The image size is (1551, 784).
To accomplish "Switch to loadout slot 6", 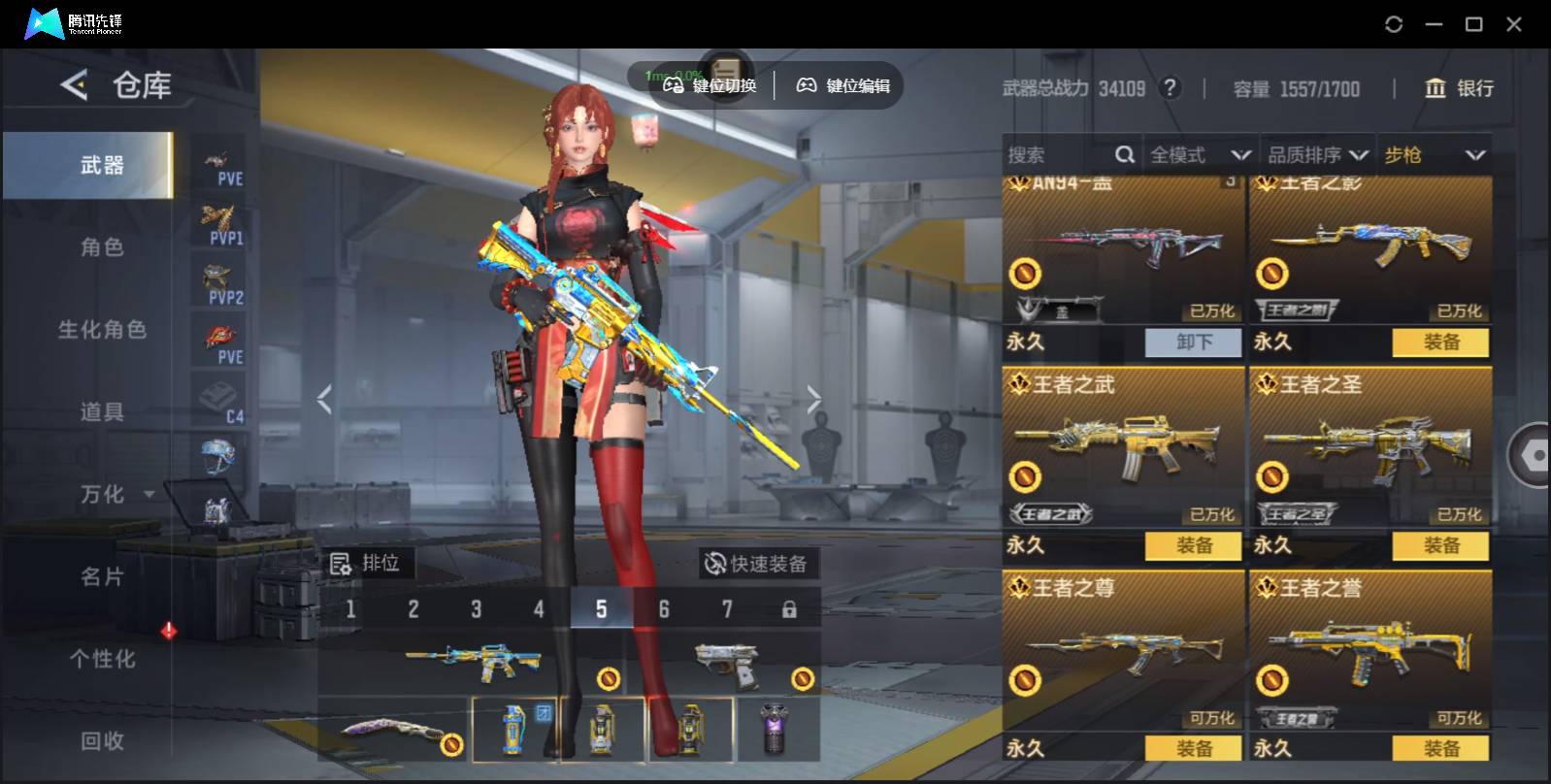I will pos(664,609).
